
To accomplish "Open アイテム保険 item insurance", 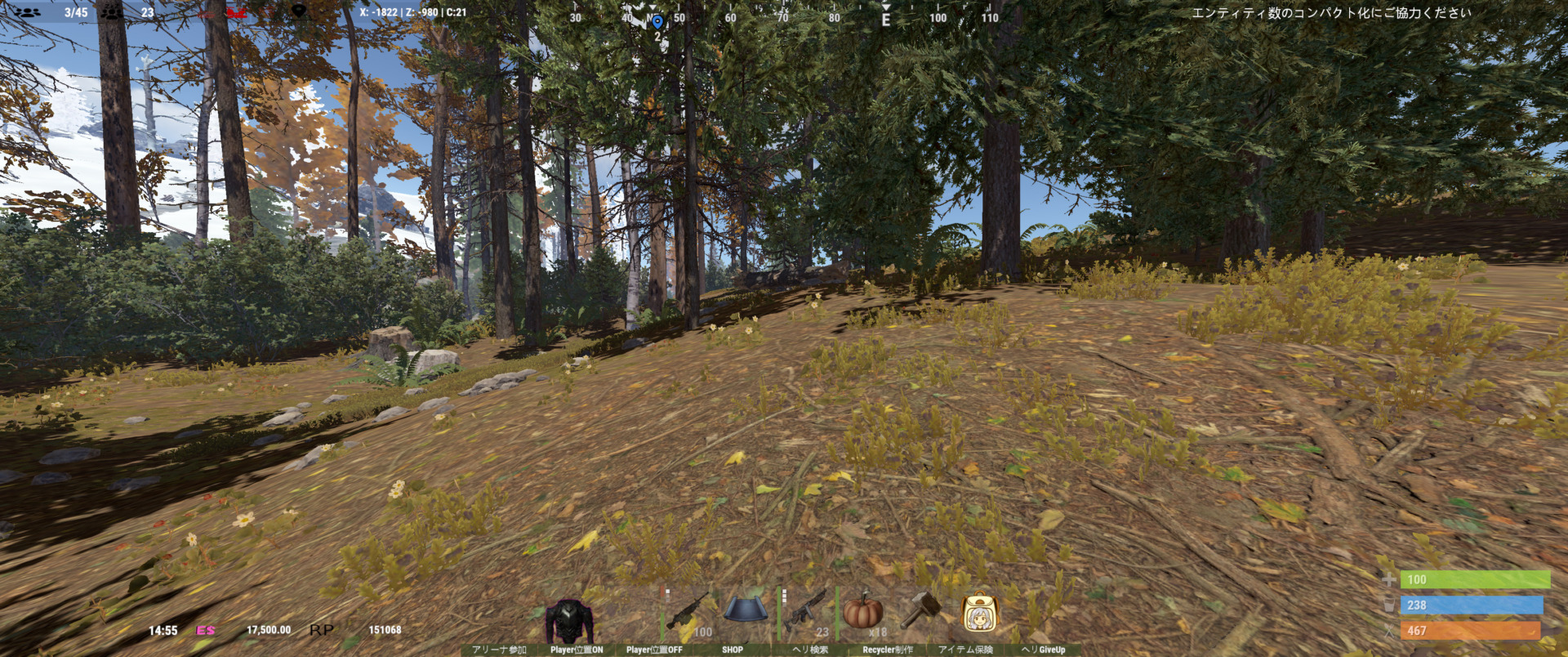I will point(967,648).
